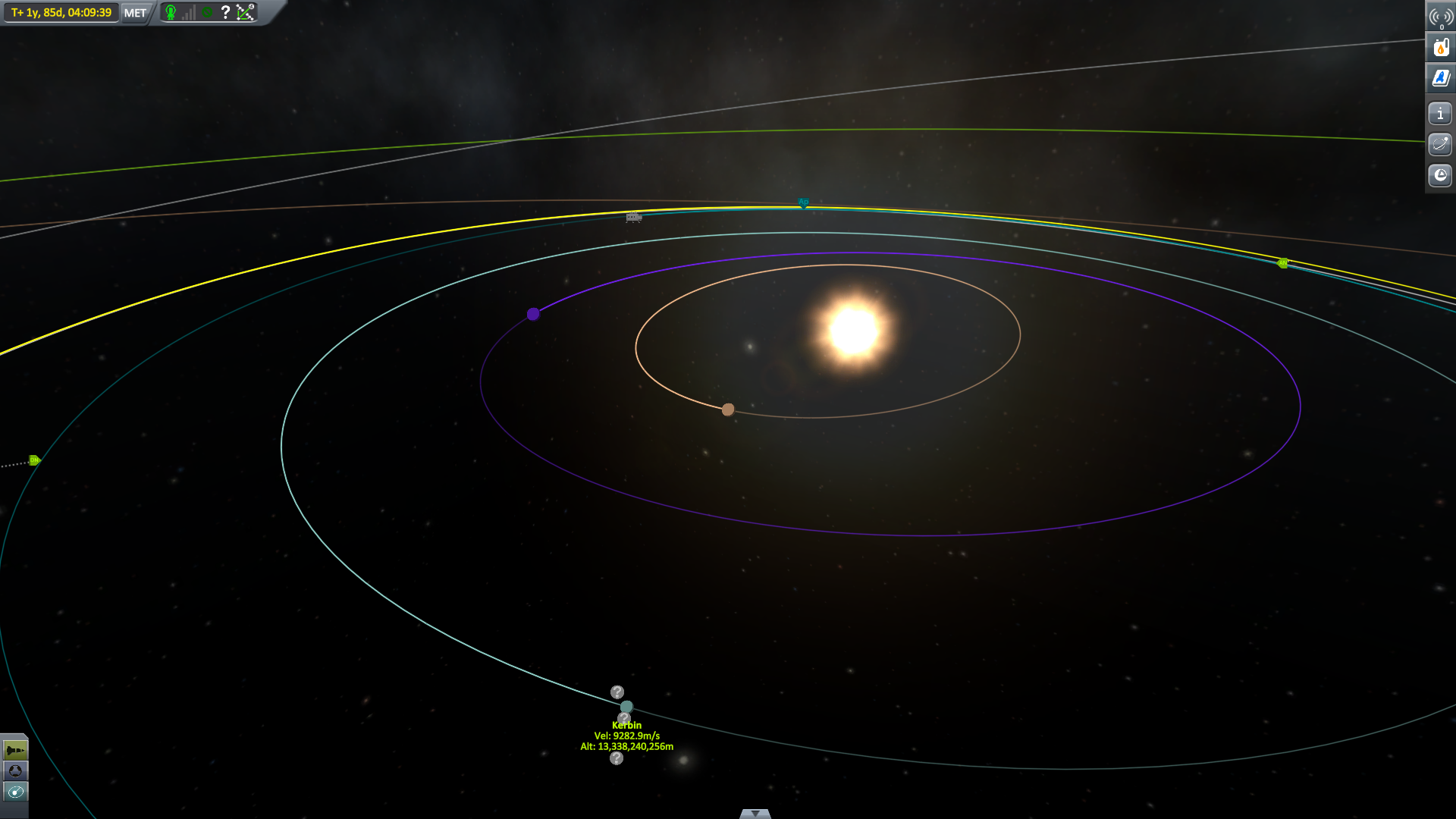Select the grey vessel icon on the orbit
This screenshot has width=1456, height=819.
[x=633, y=218]
